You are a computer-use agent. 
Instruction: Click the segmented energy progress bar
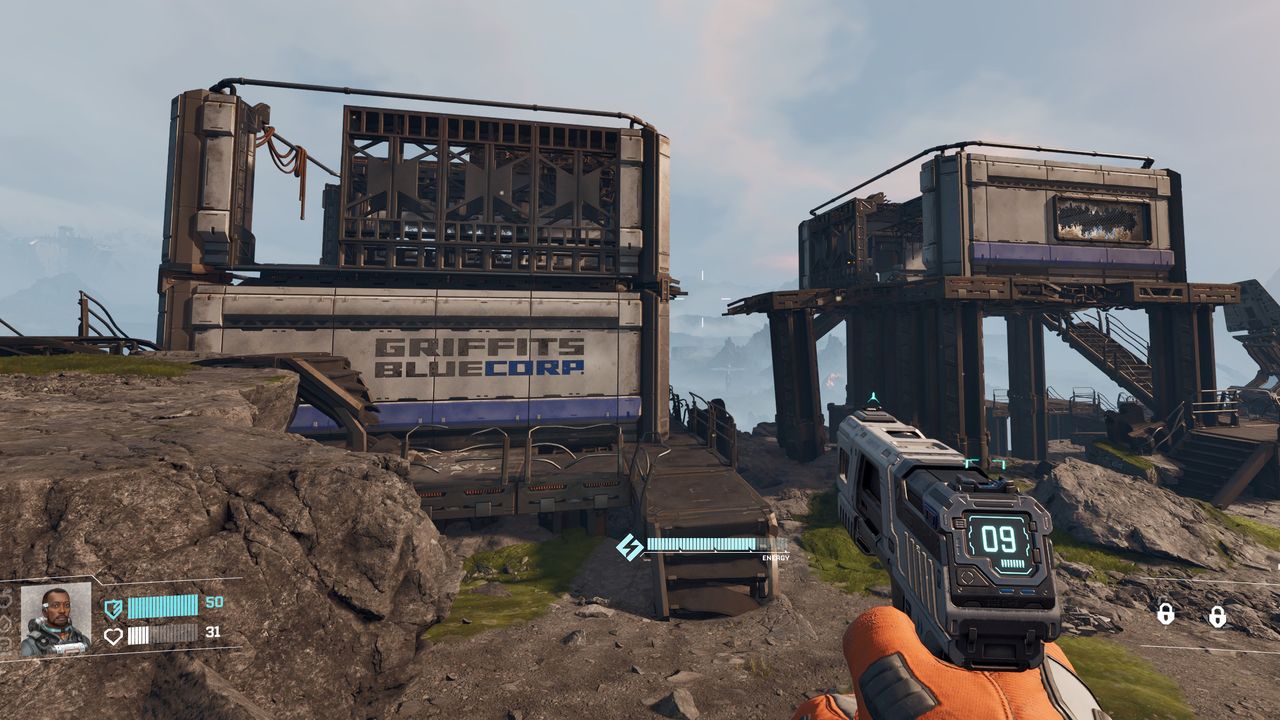[x=163, y=606]
